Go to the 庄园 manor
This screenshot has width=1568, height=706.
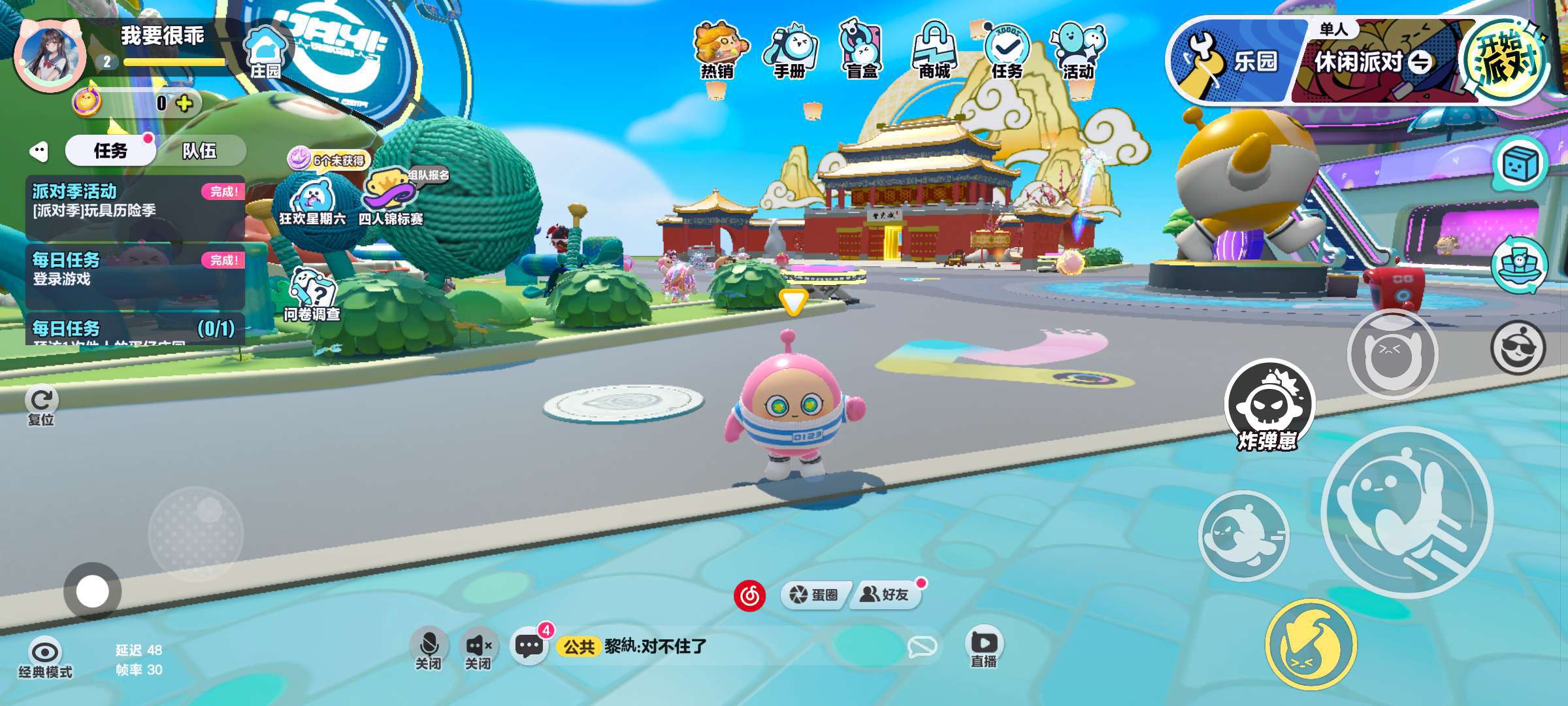click(x=265, y=54)
